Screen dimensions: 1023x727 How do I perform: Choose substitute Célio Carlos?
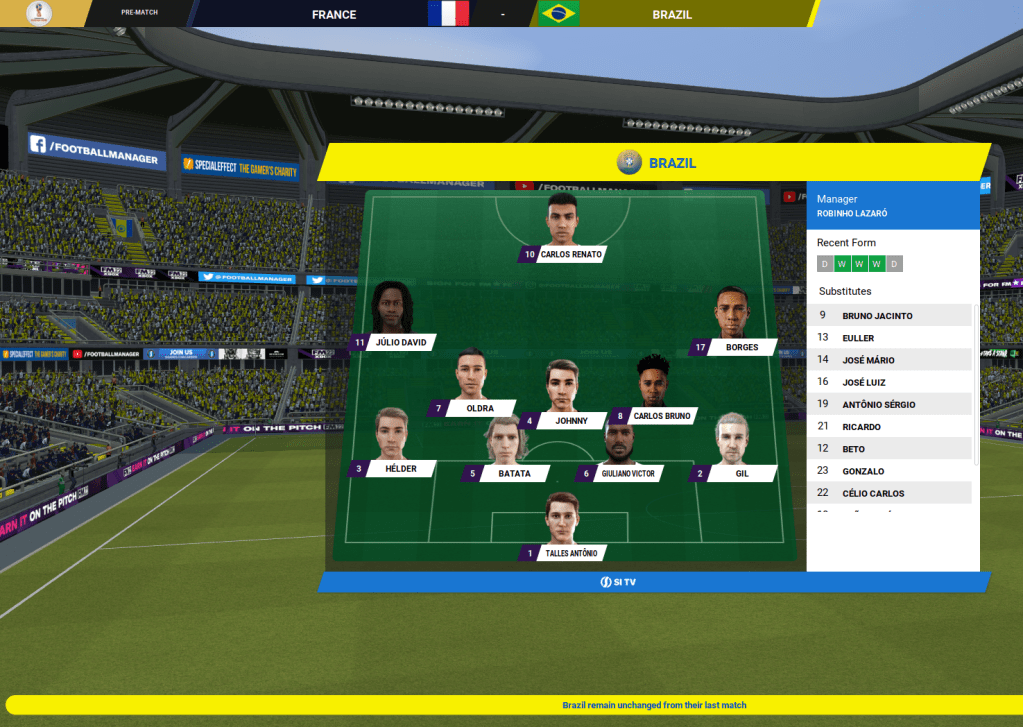(873, 493)
